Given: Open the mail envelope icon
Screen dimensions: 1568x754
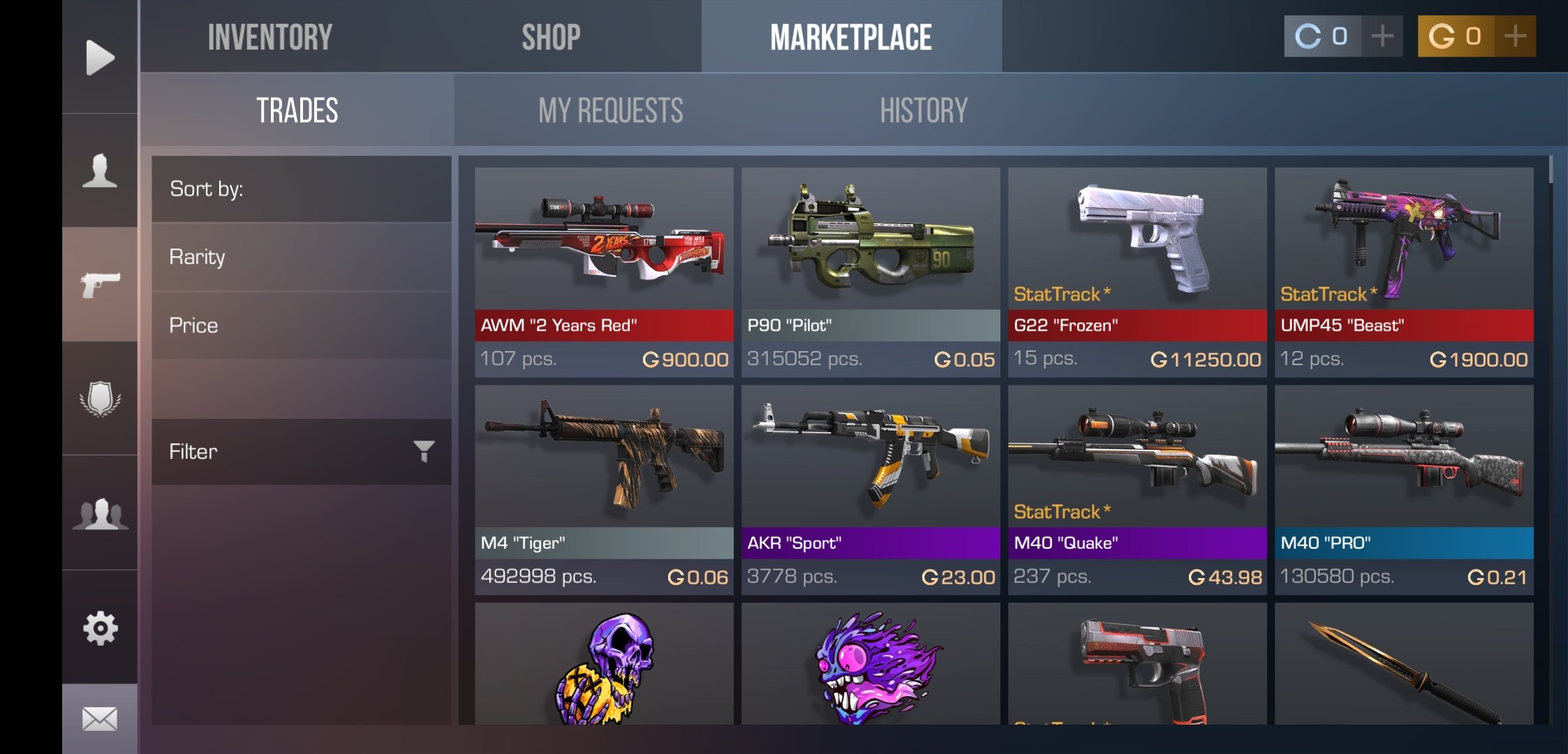Looking at the screenshot, I should pyautogui.click(x=100, y=718).
